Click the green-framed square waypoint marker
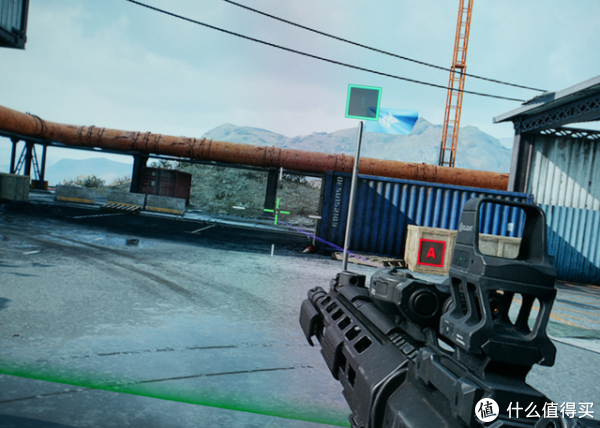 363,102
